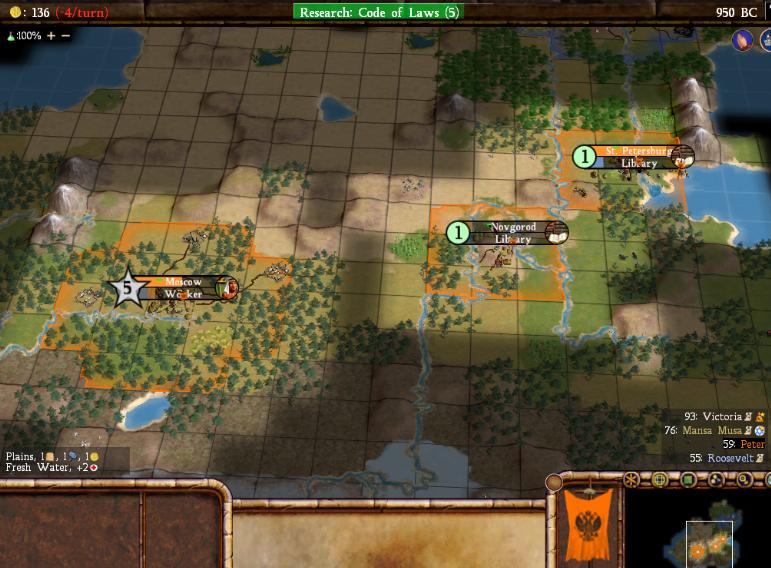This screenshot has height=568, width=771.
Task: Click the magnifier minimap button
Action: 744,480
